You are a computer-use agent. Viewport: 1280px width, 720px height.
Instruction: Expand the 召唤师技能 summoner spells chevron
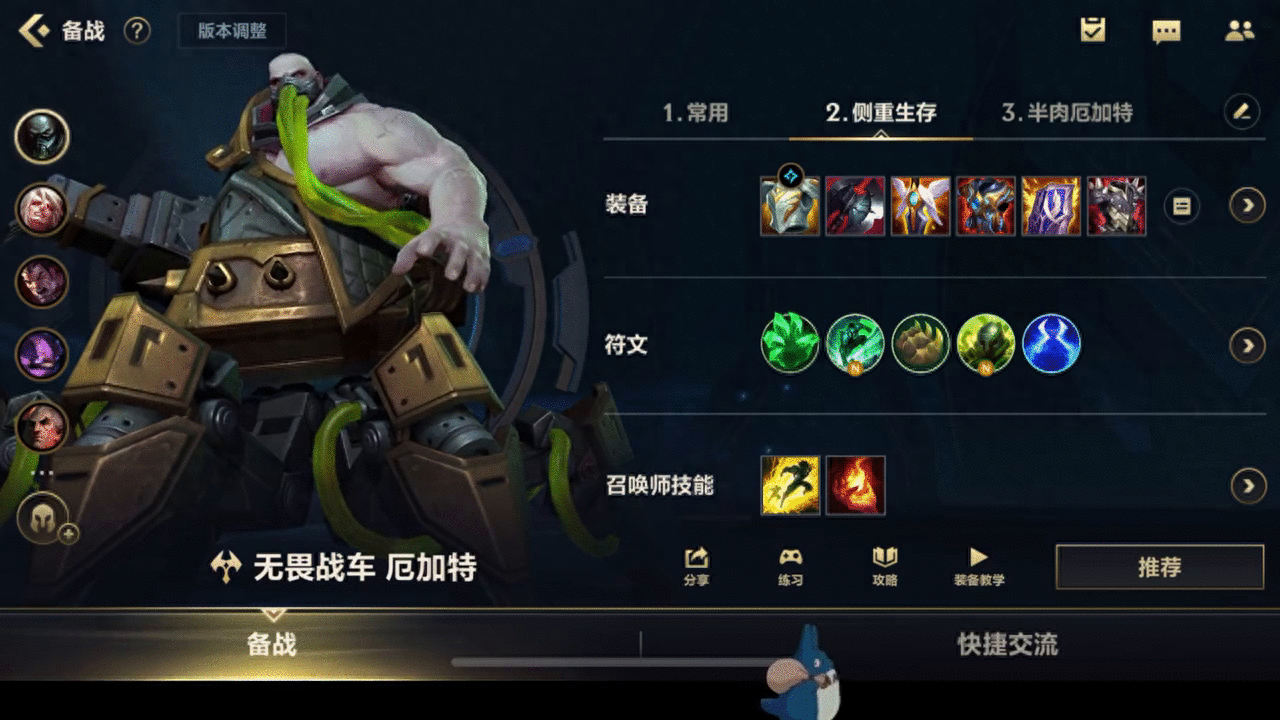[1248, 486]
